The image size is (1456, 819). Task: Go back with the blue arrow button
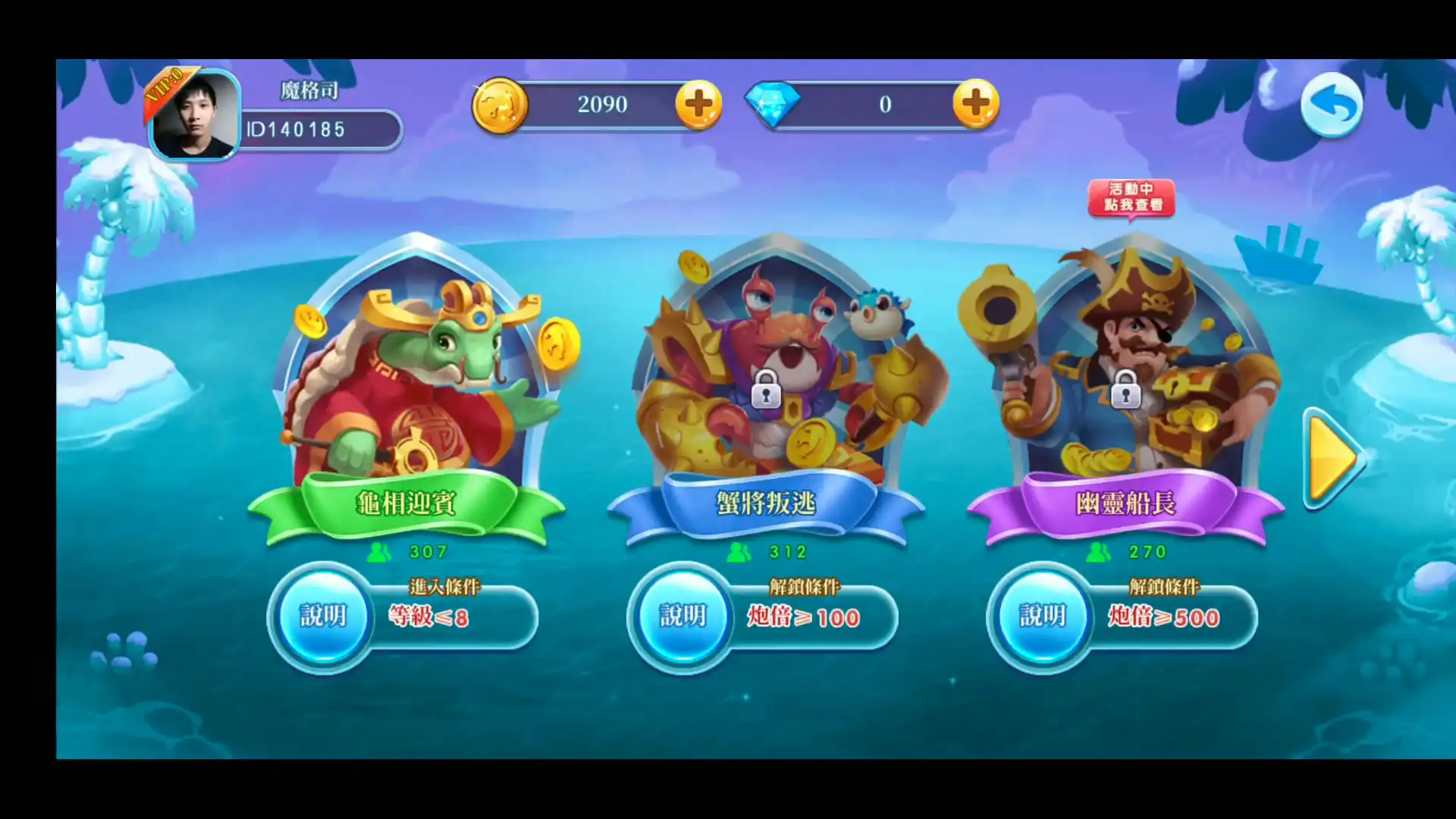point(1332,105)
